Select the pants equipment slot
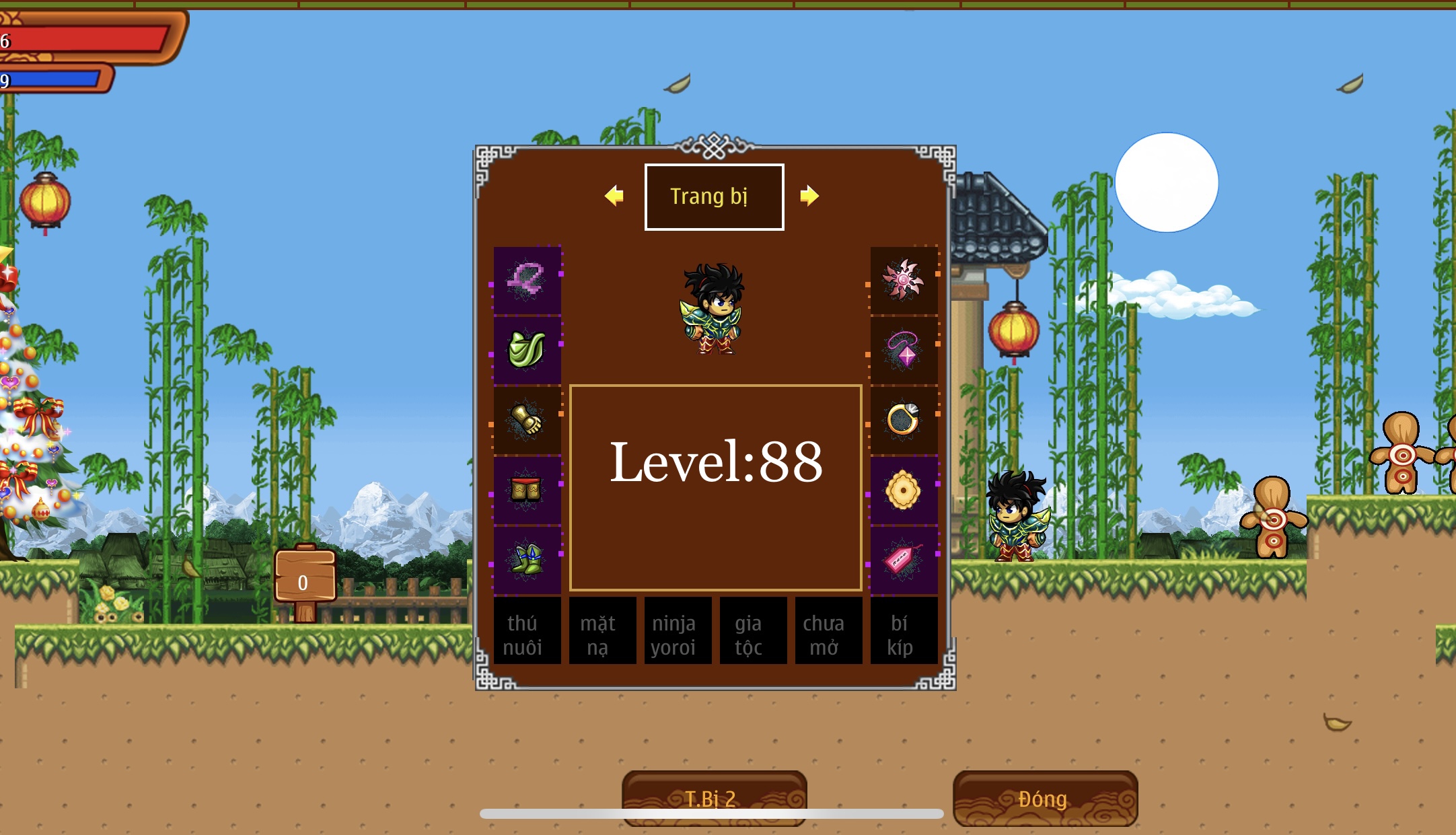 [x=527, y=490]
